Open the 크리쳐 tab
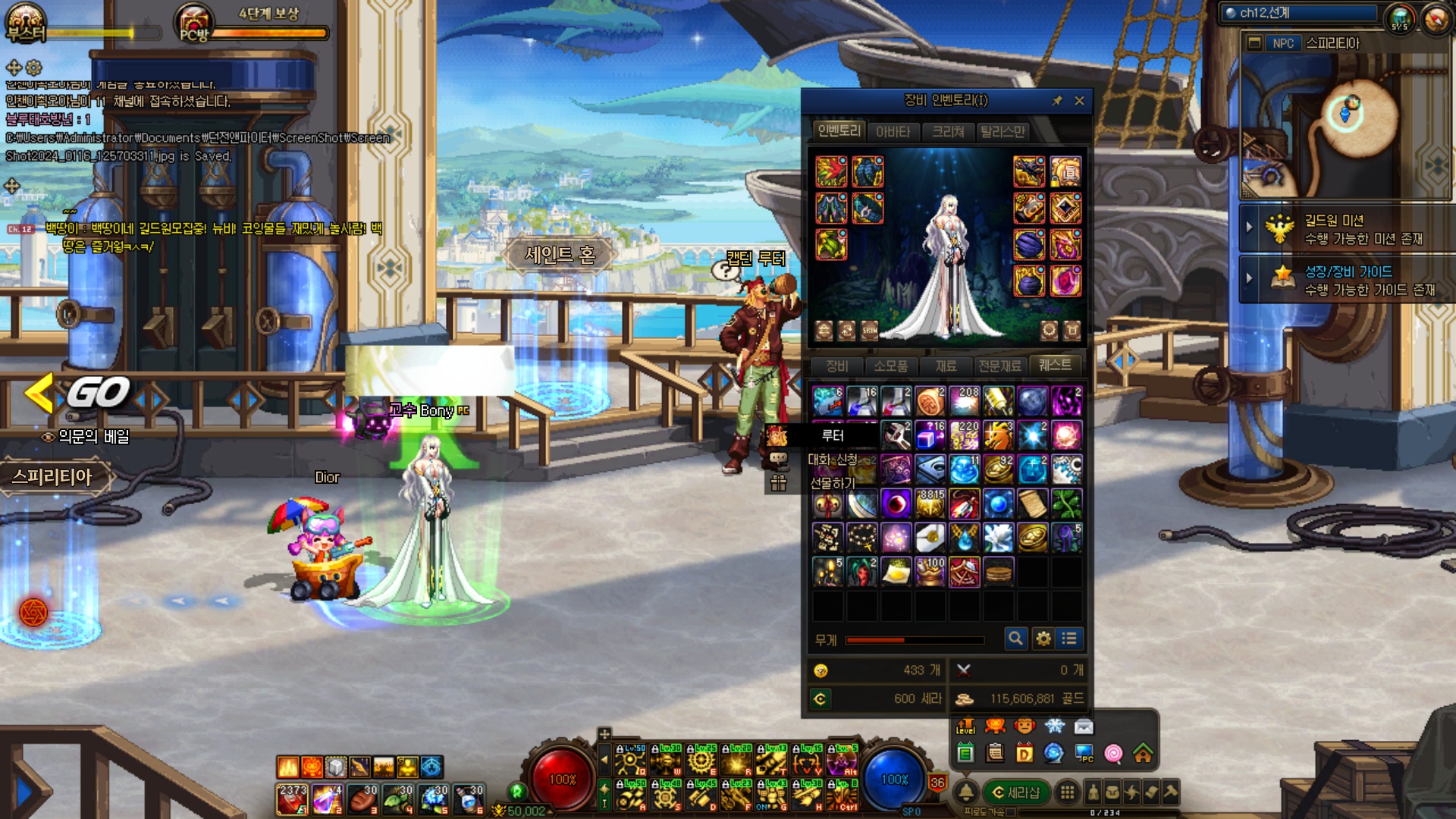 tap(948, 132)
